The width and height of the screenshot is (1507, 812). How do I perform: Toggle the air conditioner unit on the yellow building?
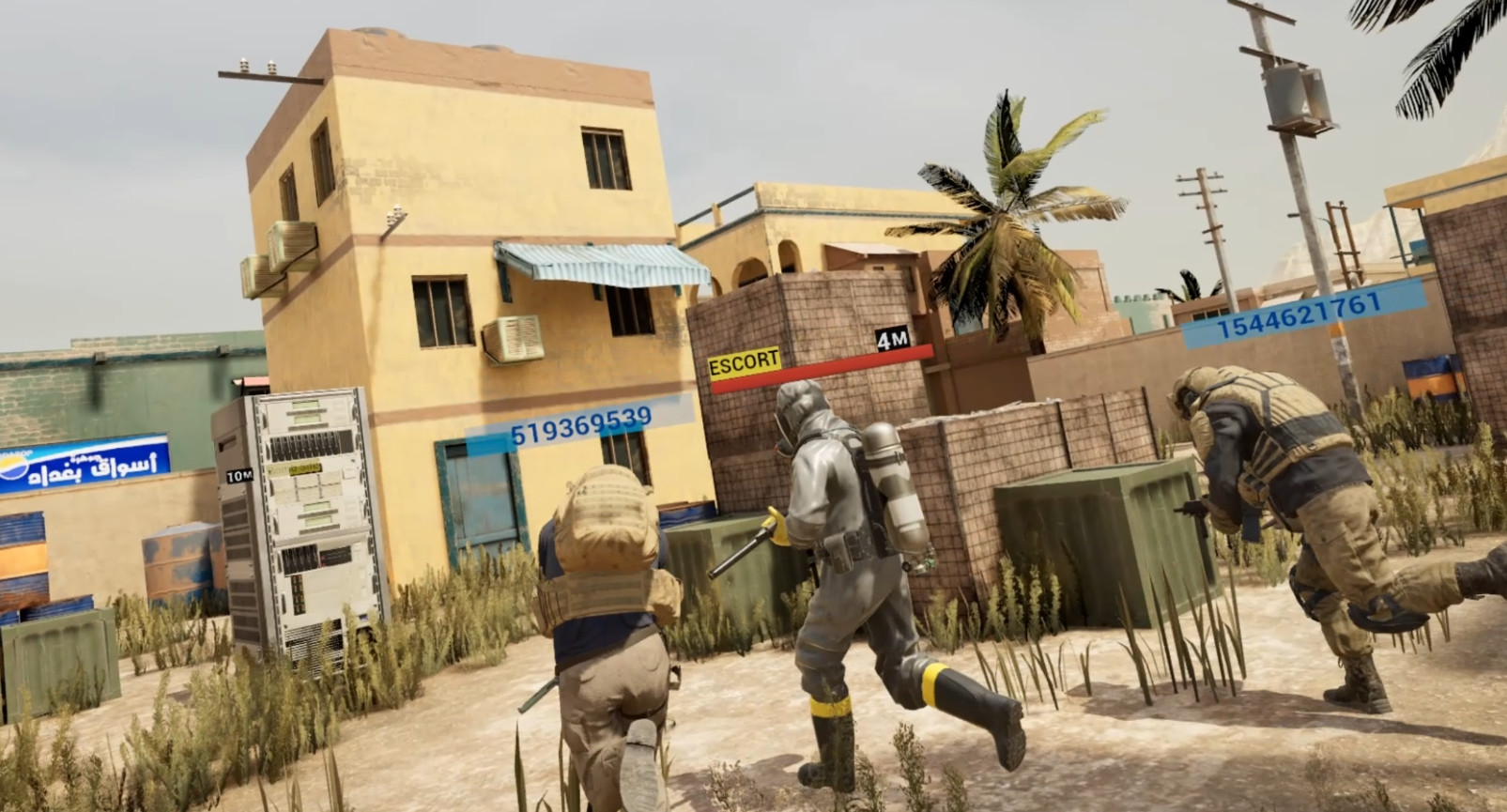pos(515,340)
